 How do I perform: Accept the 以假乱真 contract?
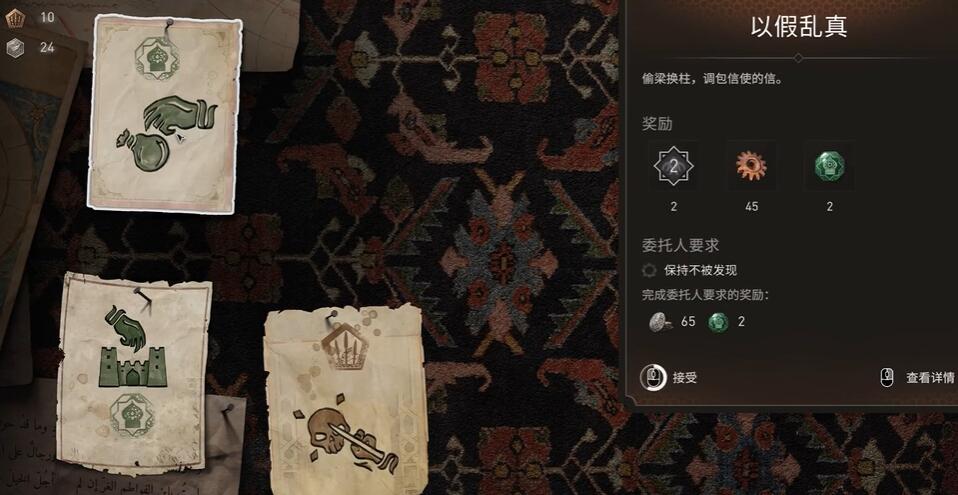pos(670,378)
